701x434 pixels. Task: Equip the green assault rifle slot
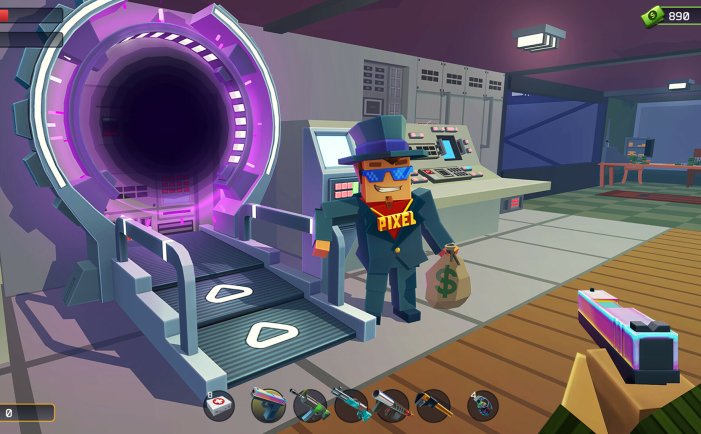click(x=310, y=405)
